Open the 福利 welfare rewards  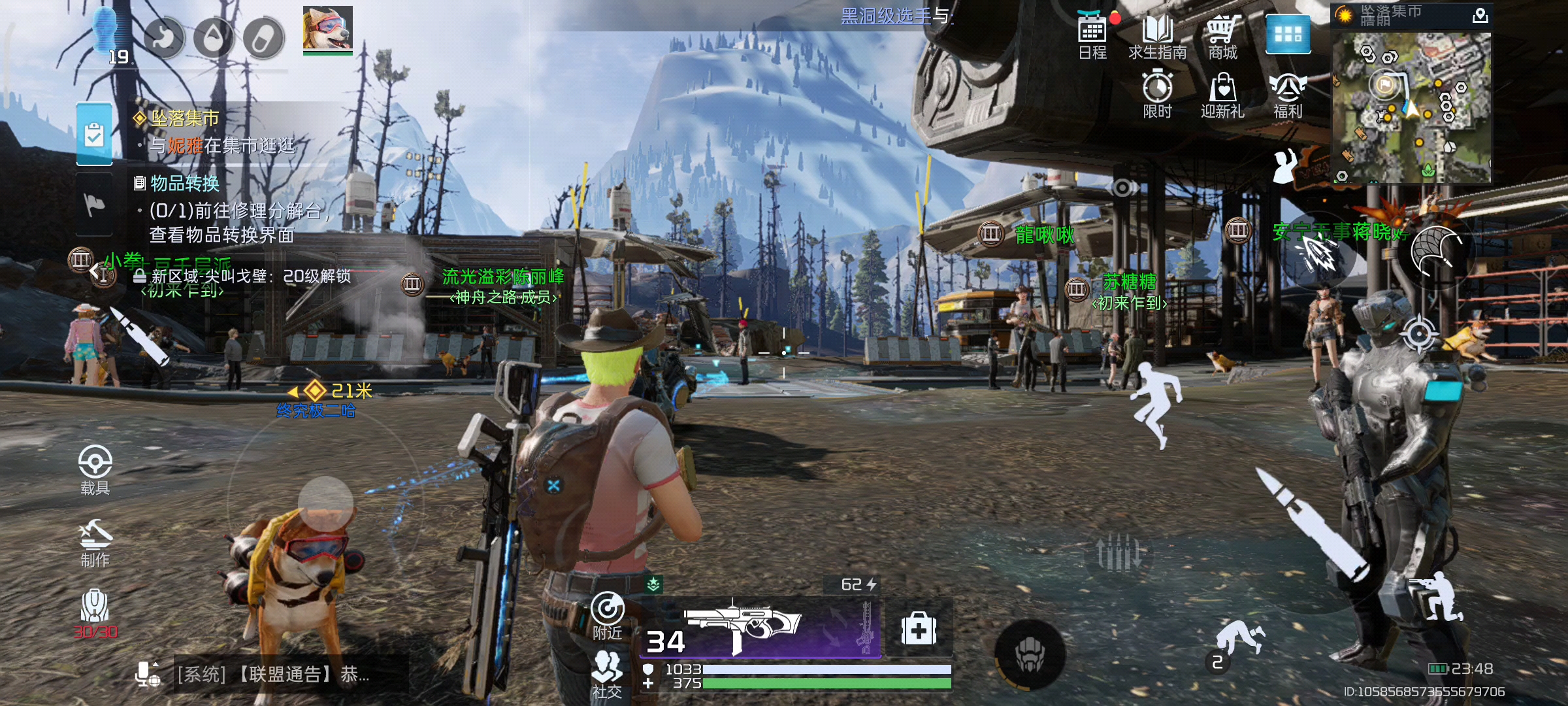[1288, 94]
